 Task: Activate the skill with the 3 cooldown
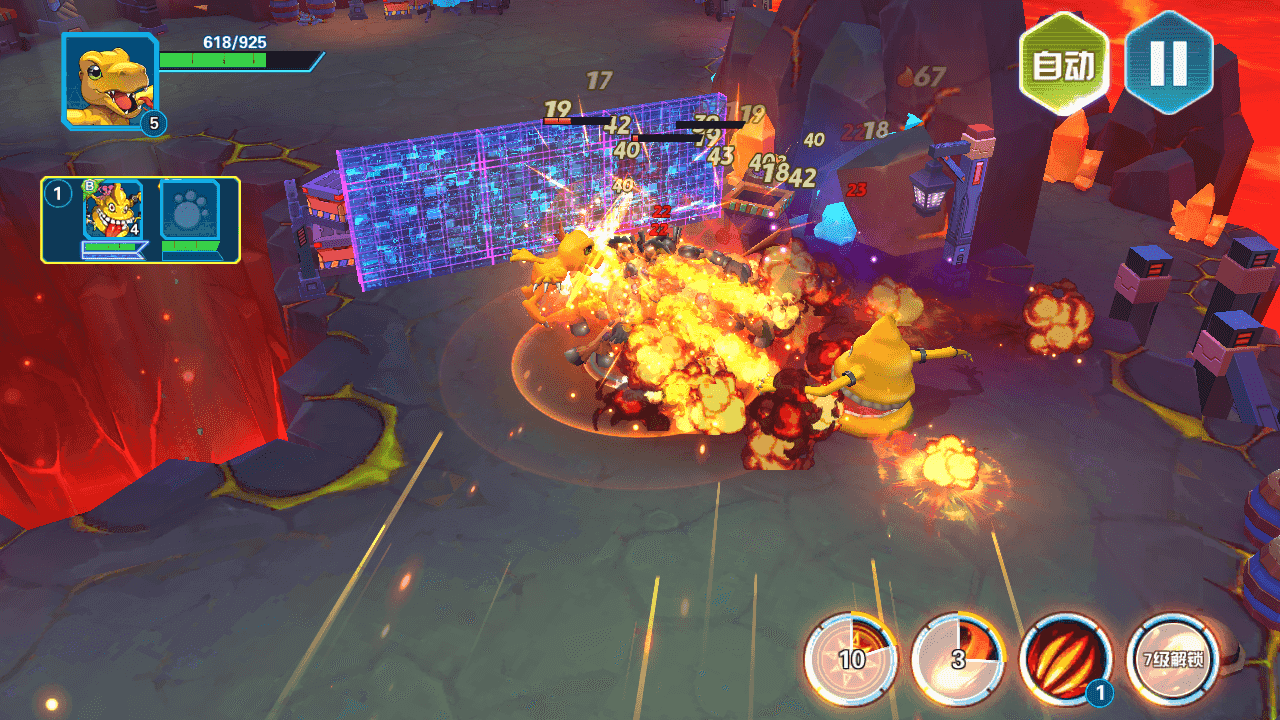958,660
